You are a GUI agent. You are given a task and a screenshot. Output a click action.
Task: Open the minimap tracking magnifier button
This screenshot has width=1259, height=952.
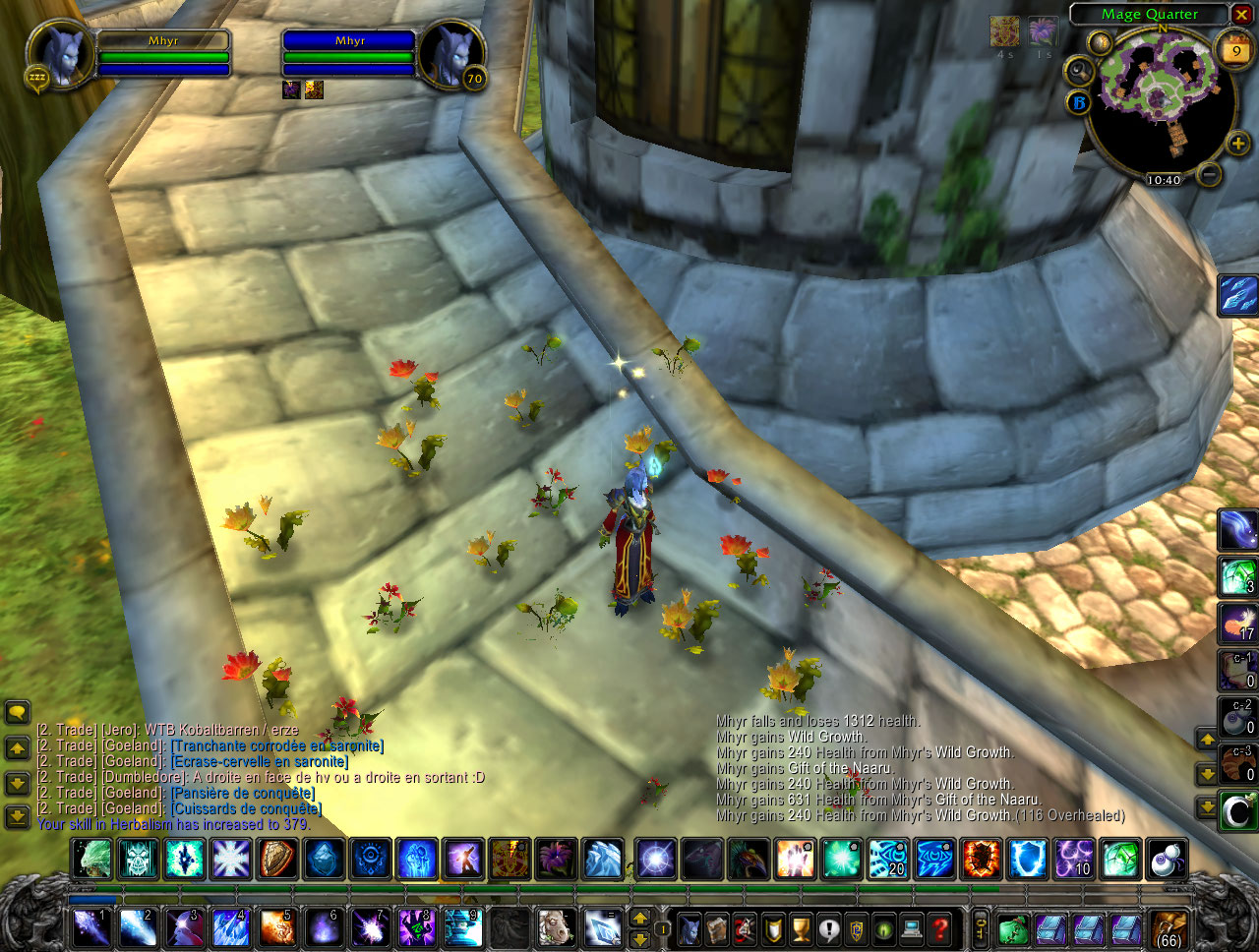(x=1080, y=71)
